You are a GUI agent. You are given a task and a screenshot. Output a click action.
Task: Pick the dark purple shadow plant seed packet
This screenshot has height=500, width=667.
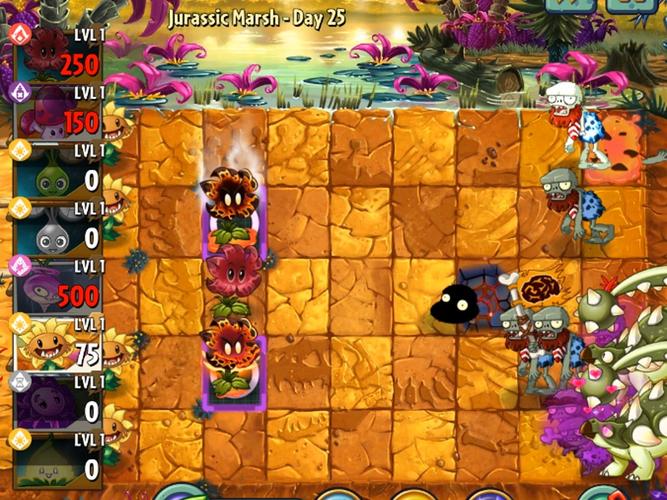57,402
